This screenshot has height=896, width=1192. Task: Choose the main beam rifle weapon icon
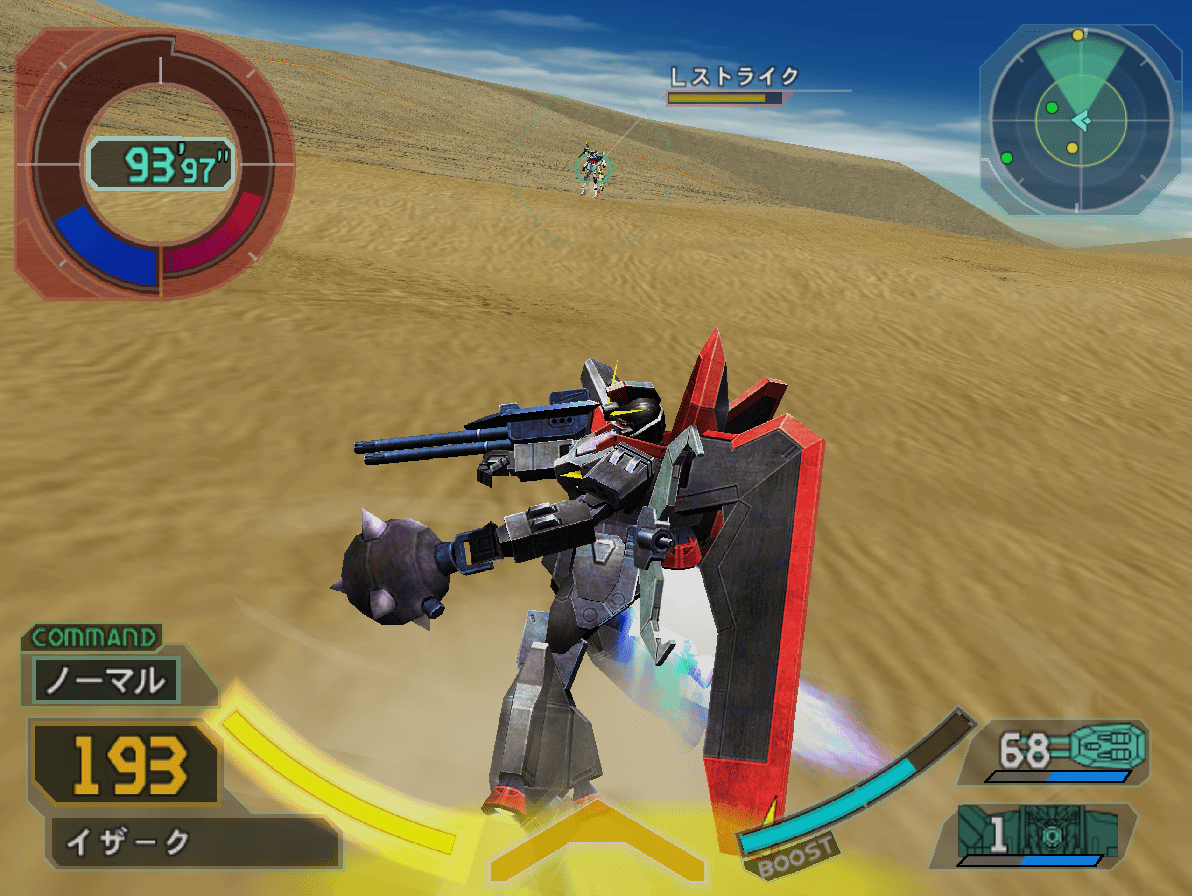pos(1106,746)
